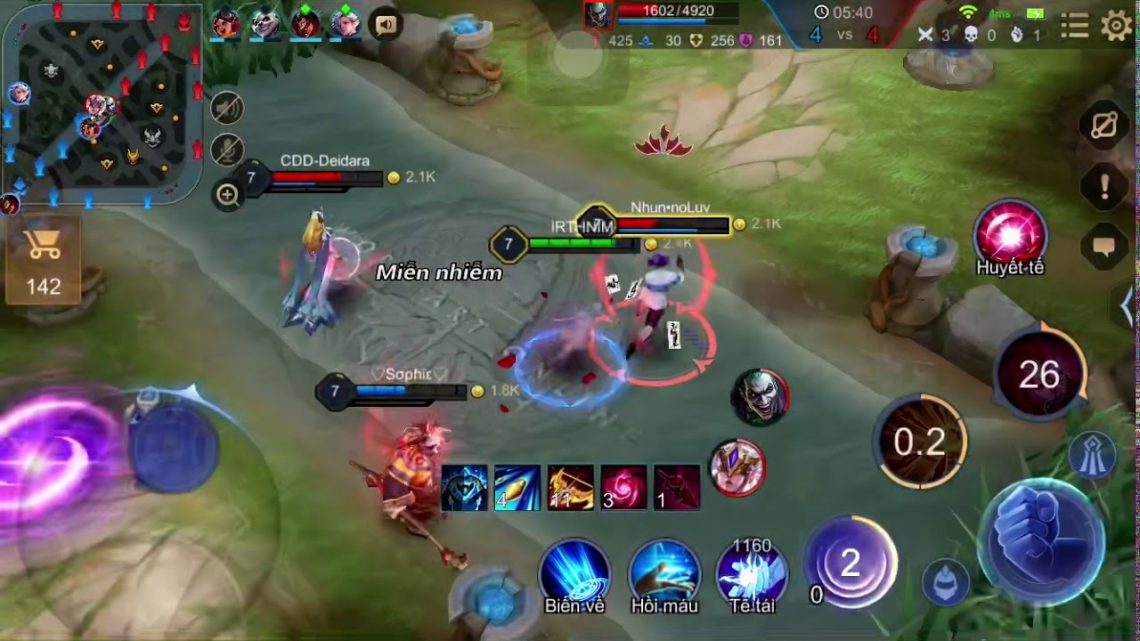Viewport: 1140px width, 641px height.
Task: Cast the Hồi máu heal spell
Action: (x=664, y=574)
